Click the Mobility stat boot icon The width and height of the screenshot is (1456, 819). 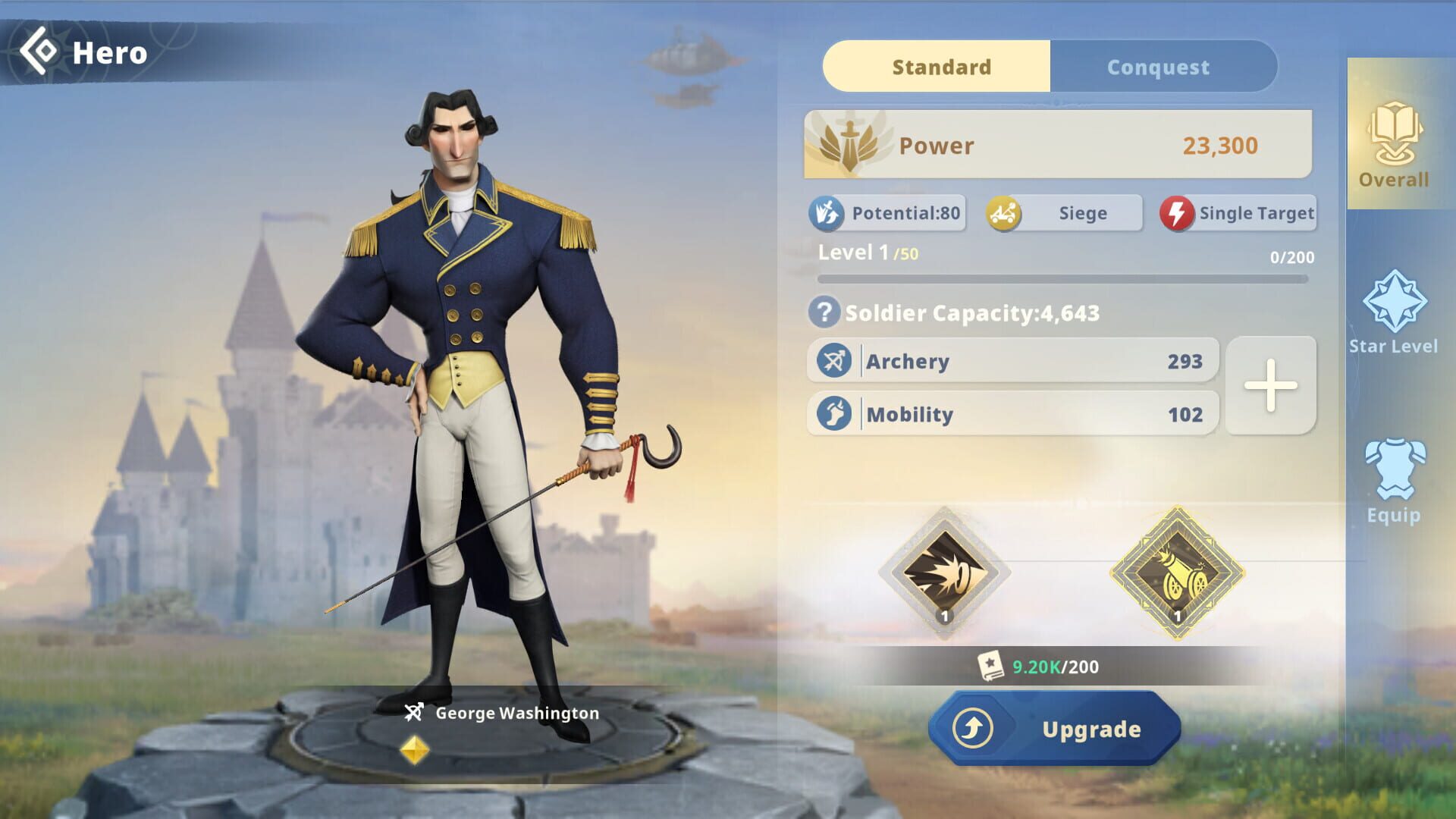click(836, 414)
